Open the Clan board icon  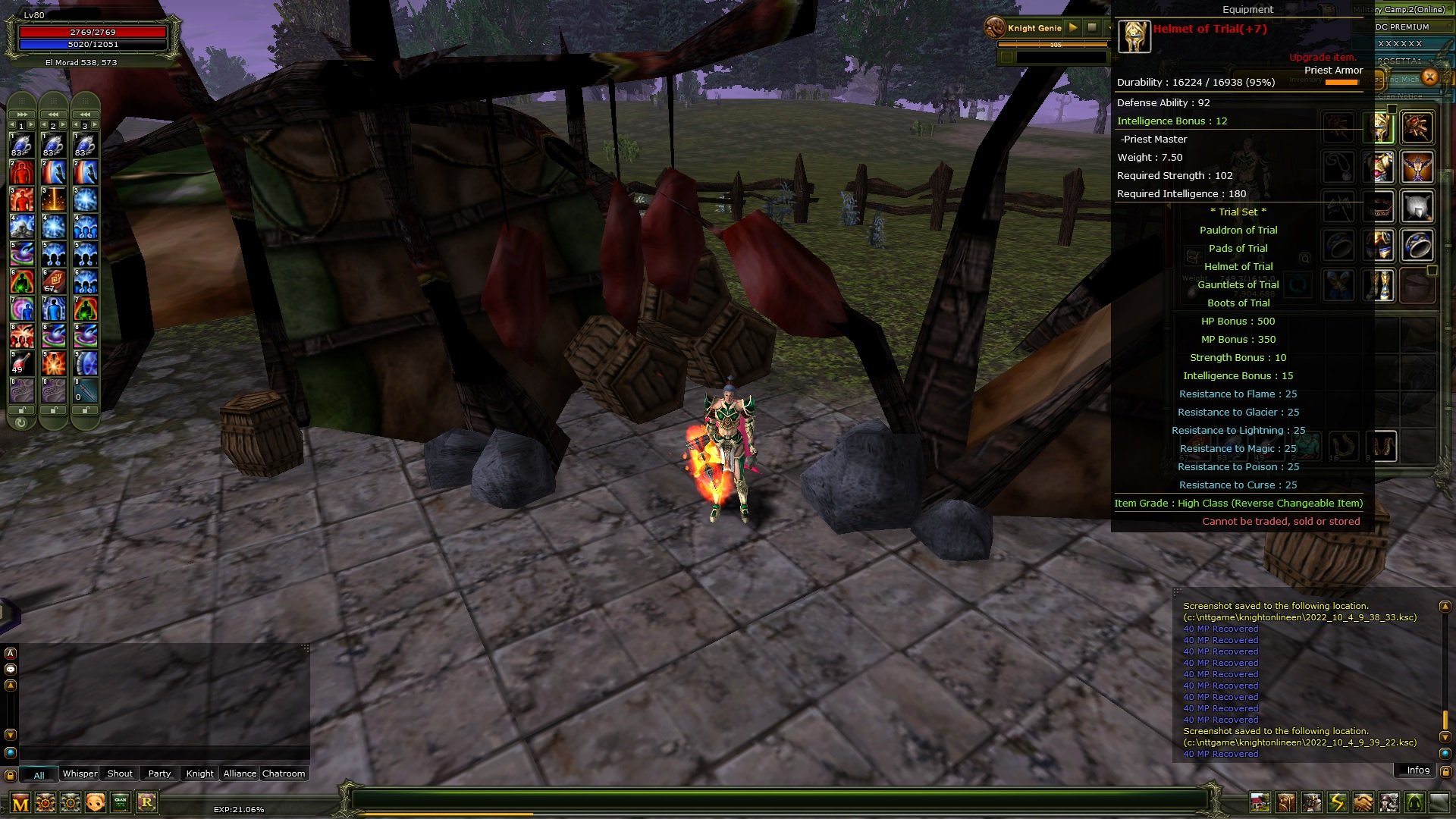(121, 800)
